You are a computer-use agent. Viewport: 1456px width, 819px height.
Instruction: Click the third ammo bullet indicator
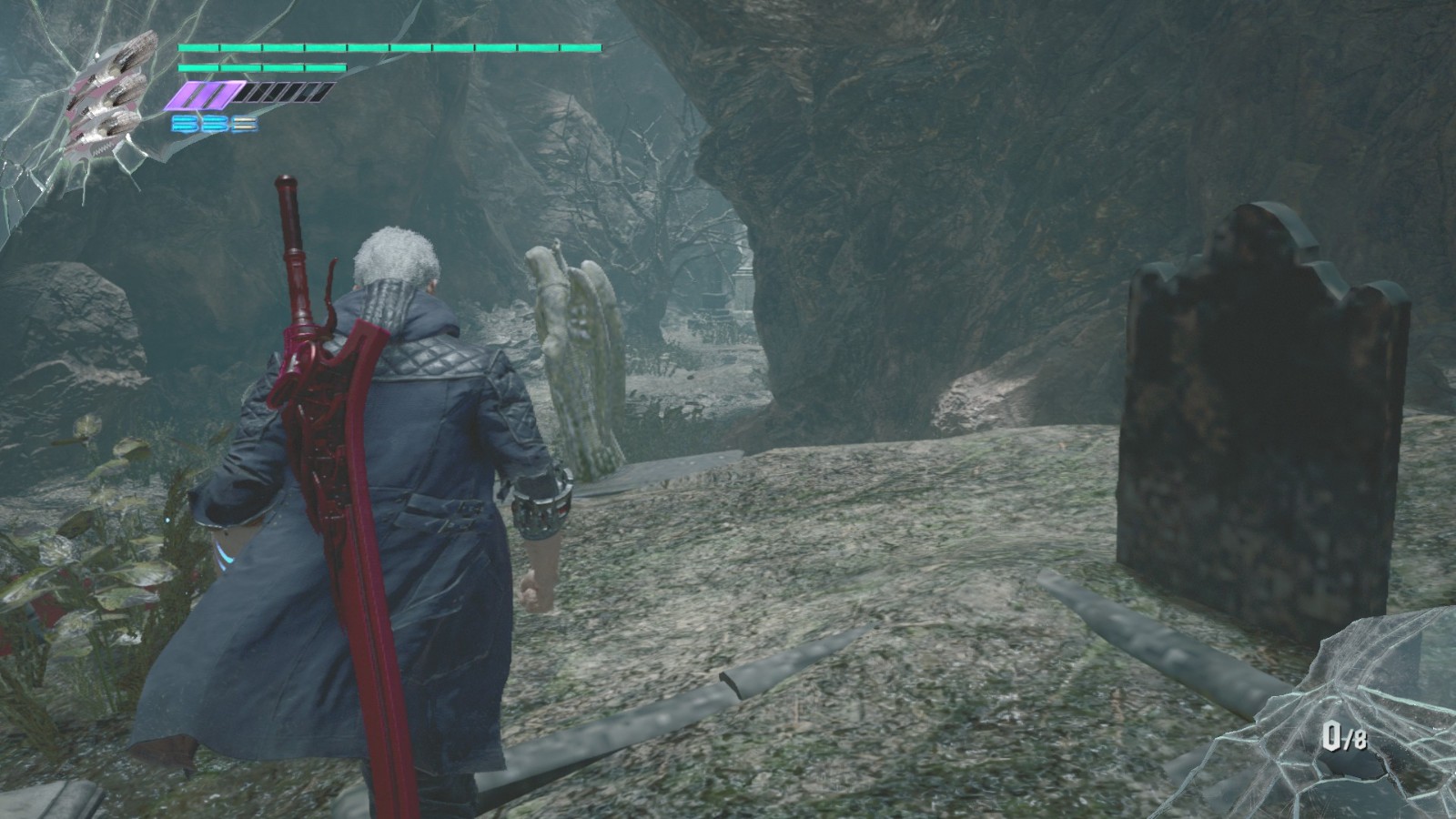click(246, 121)
